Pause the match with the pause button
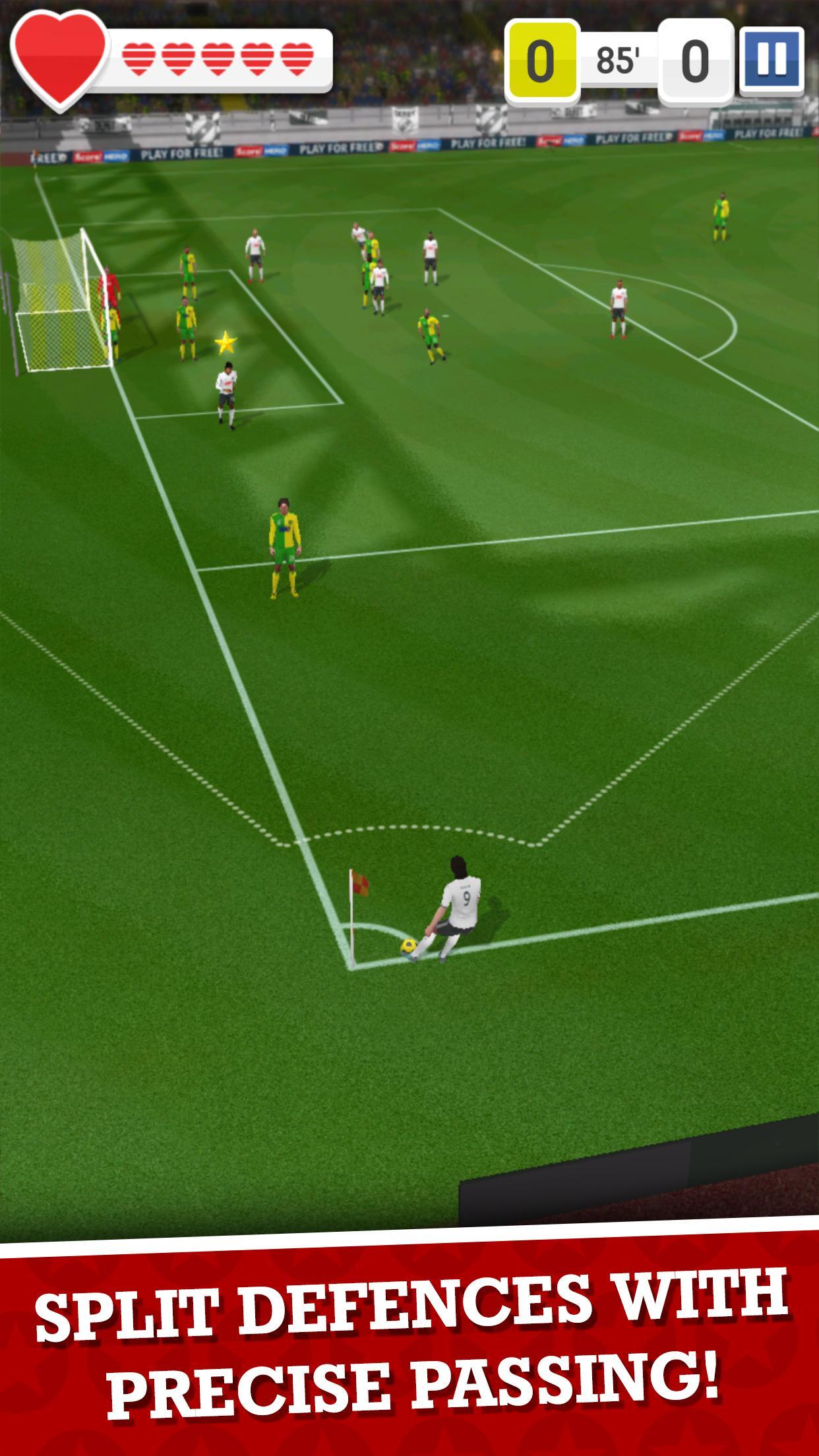 tap(772, 59)
